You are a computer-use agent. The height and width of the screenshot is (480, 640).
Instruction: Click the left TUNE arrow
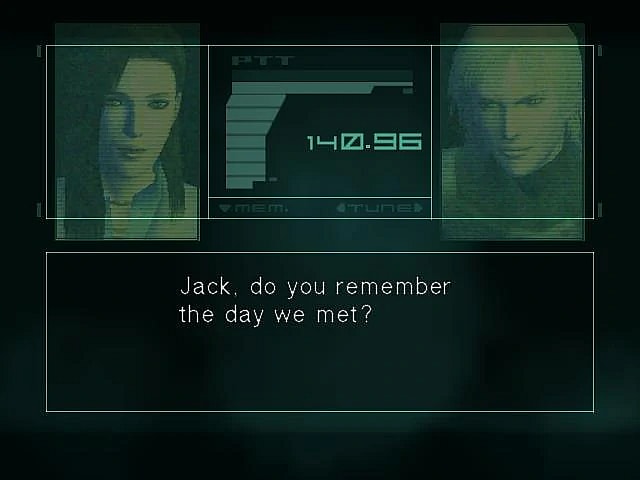(342, 208)
